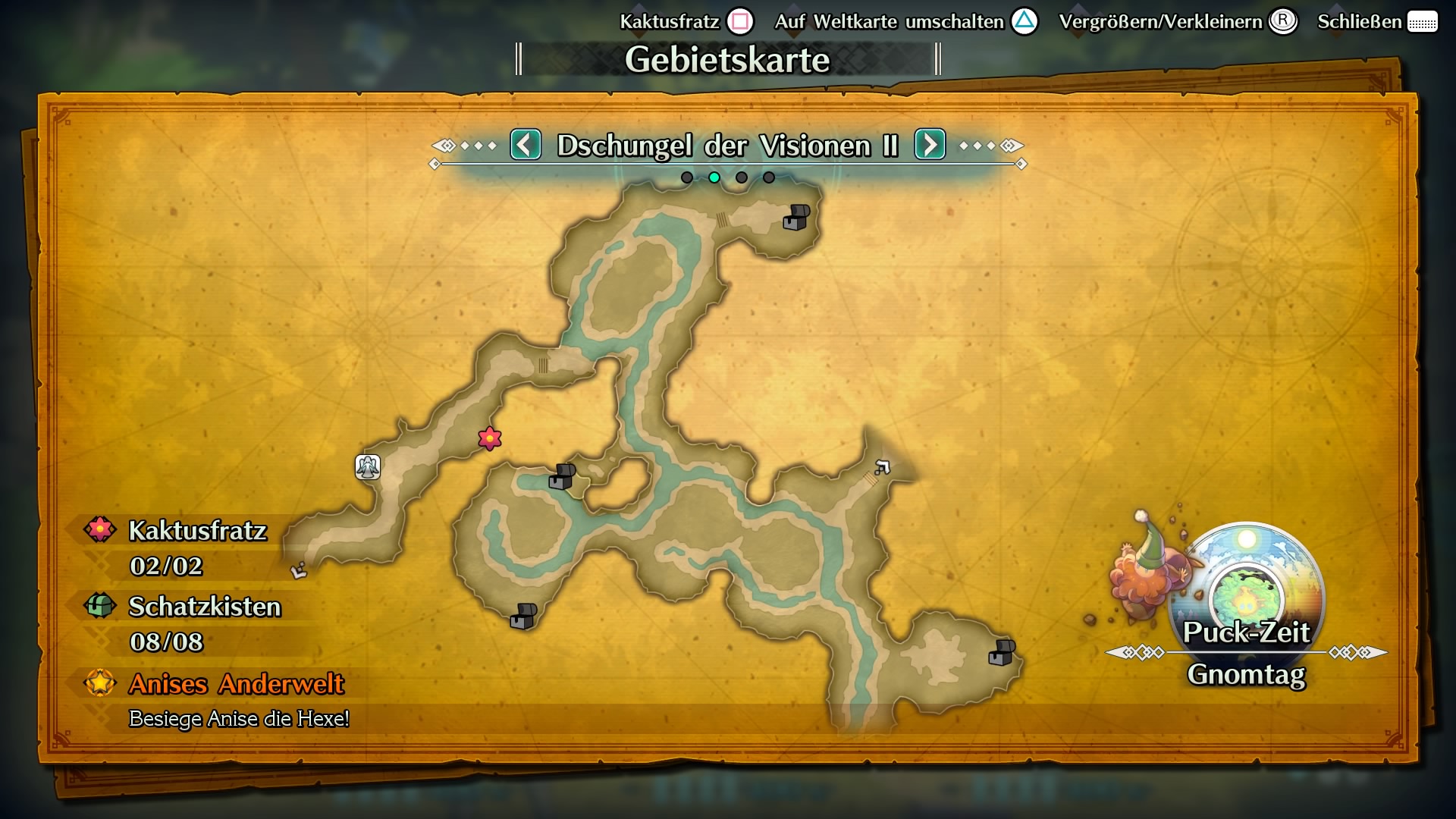Select the Kaktusfratz legend icon showing 02/02

point(99,531)
